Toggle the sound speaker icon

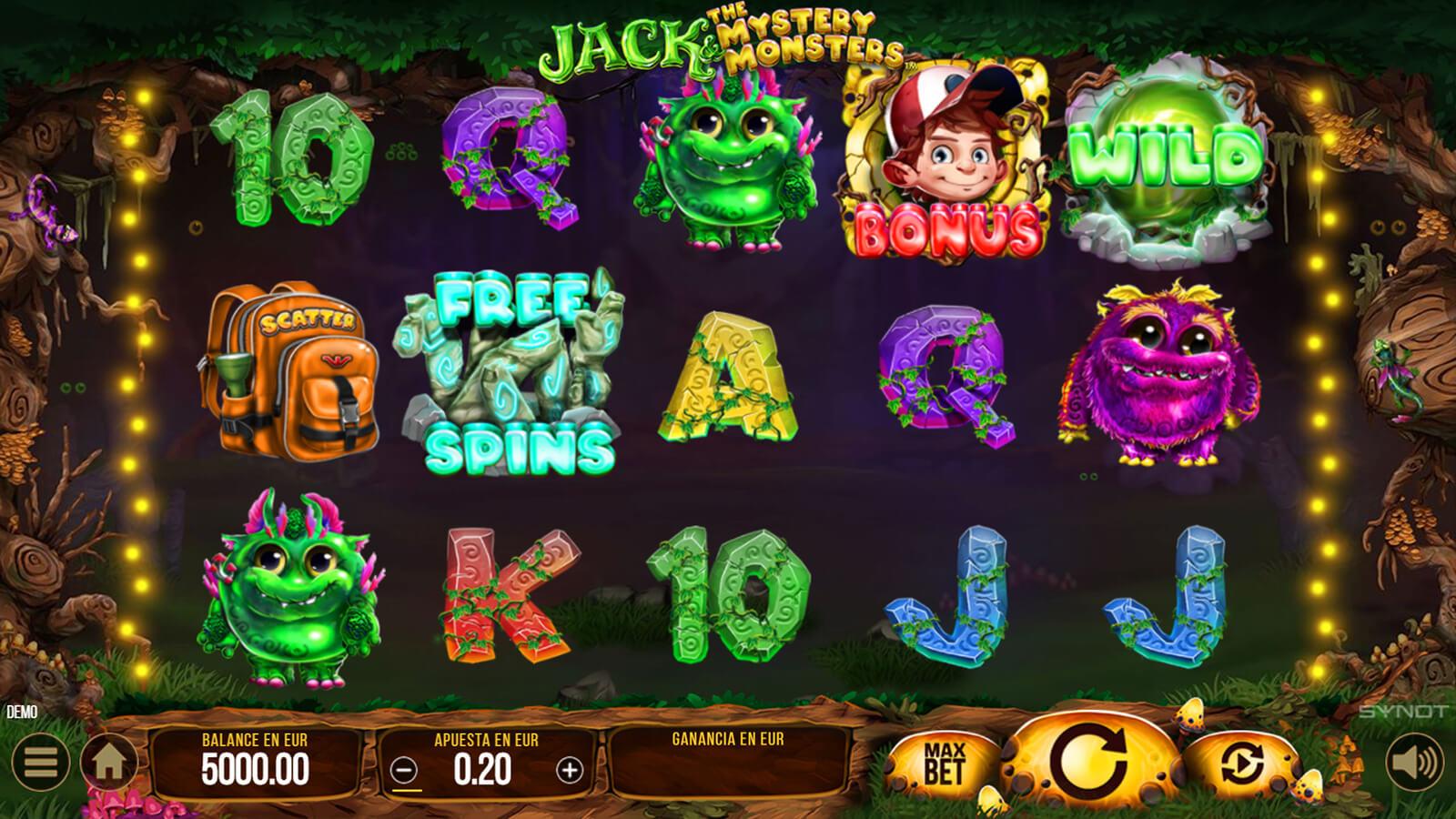click(1413, 762)
